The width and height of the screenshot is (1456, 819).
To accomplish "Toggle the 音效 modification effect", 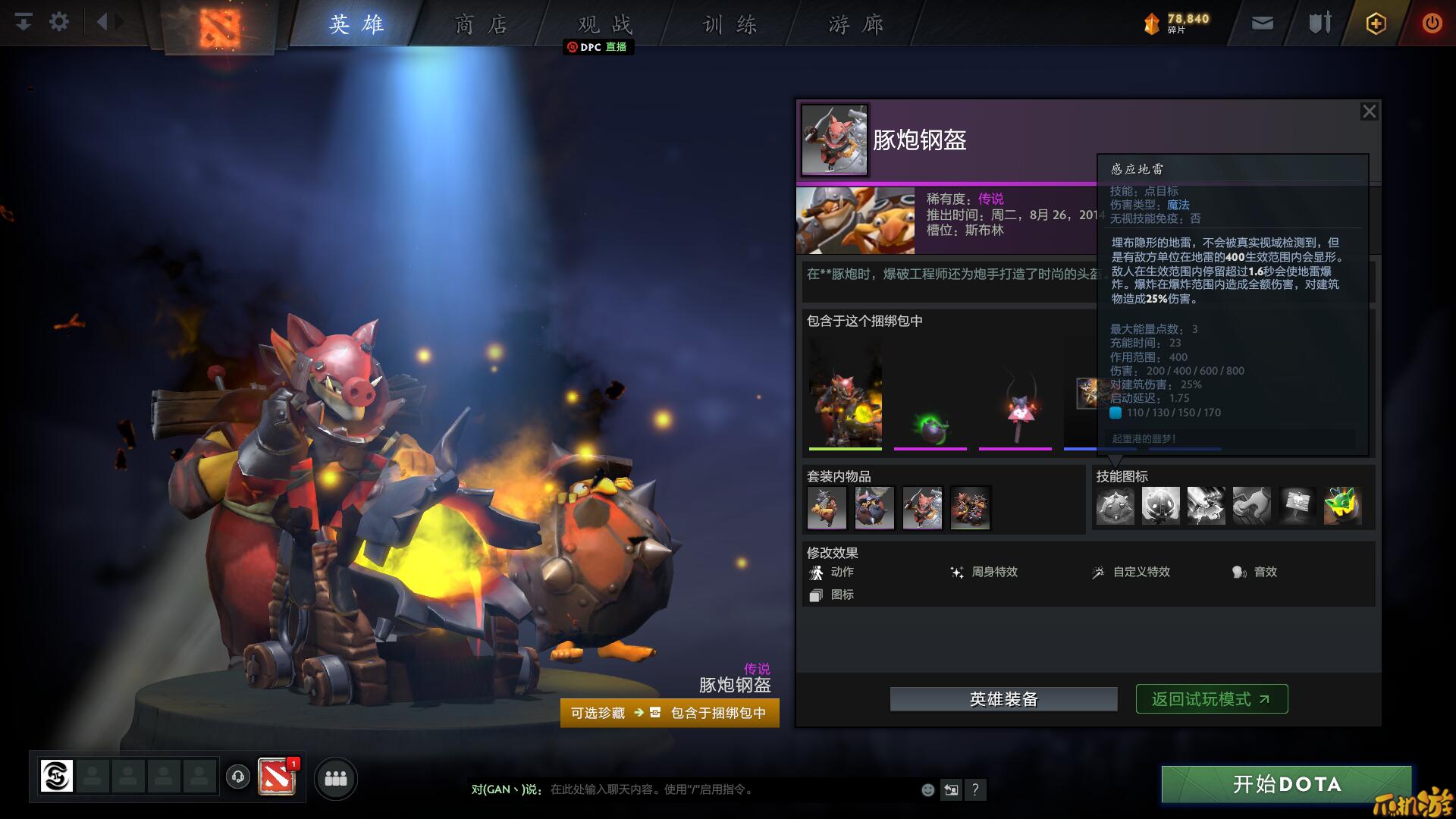I will tap(1253, 573).
